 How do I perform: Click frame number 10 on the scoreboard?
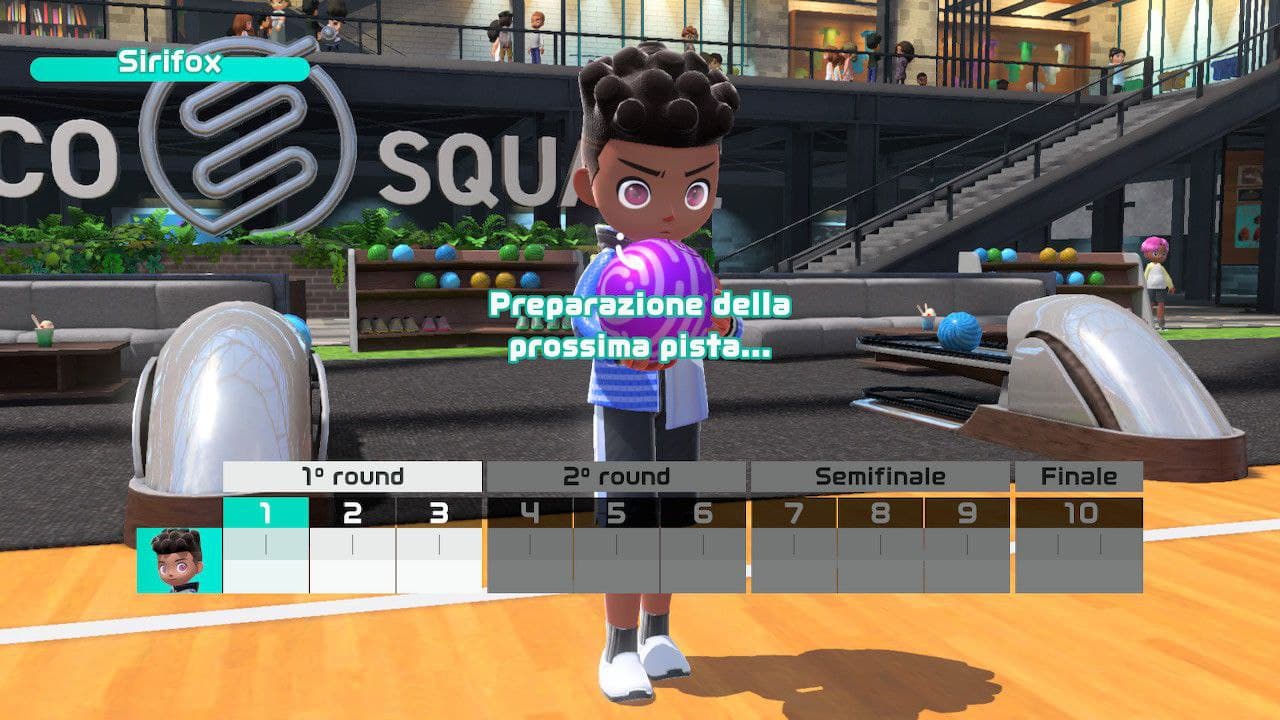[1078, 514]
